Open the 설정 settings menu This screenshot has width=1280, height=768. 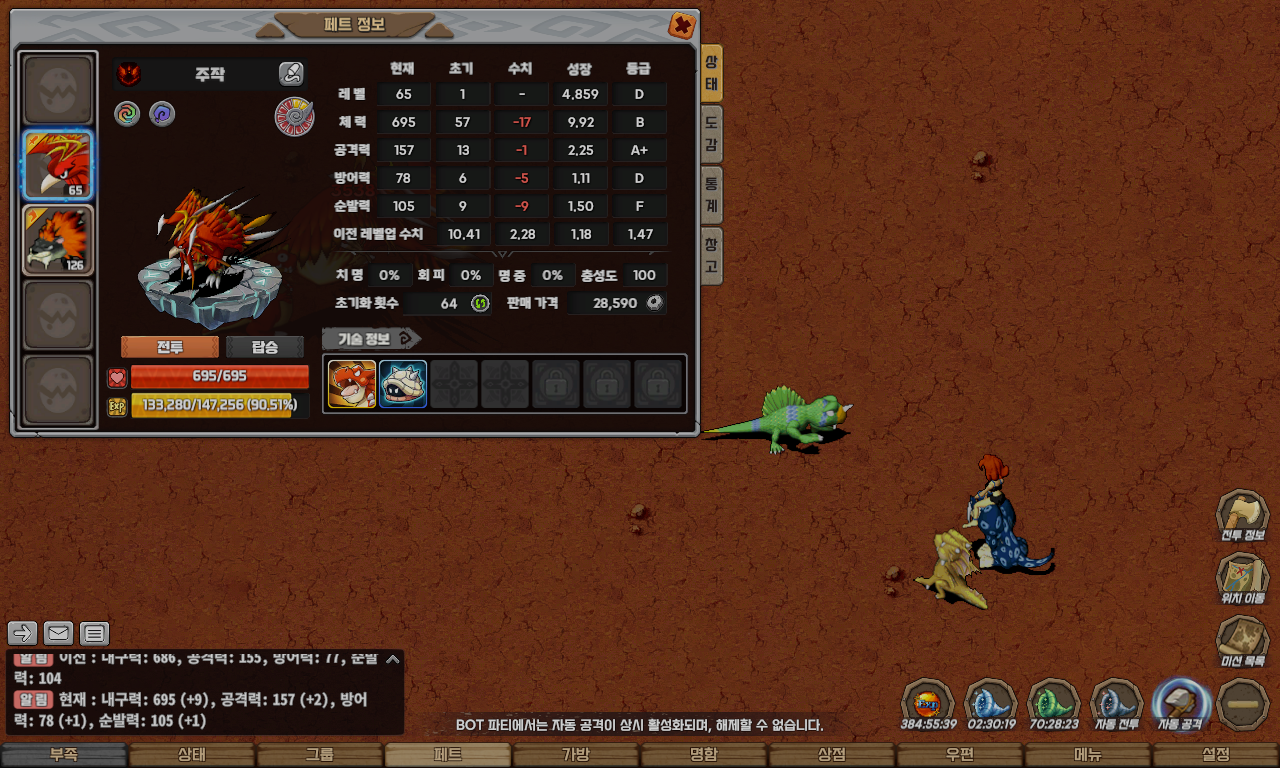[x=1216, y=755]
